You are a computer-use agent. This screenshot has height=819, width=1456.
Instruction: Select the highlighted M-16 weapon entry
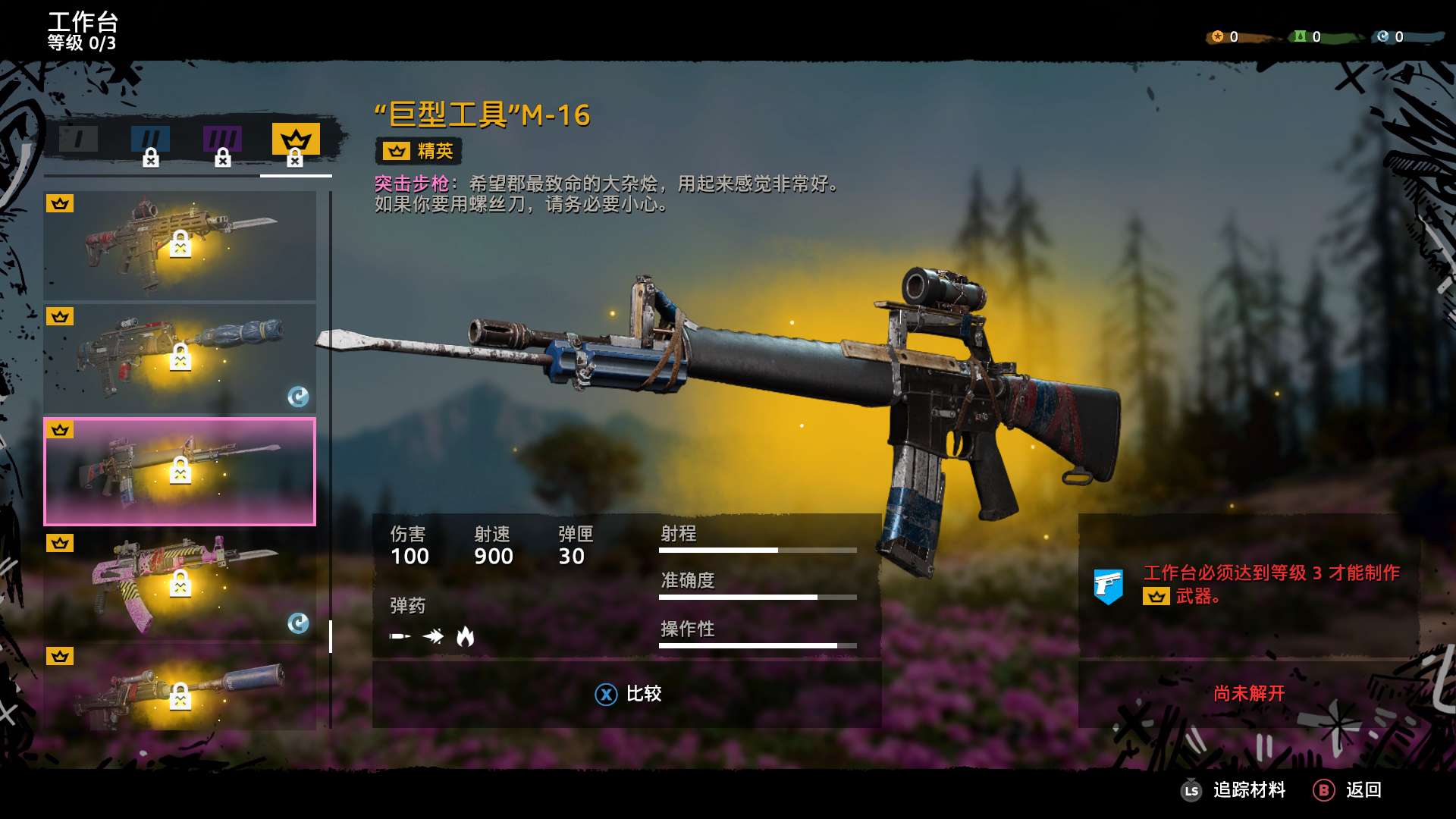[x=180, y=472]
